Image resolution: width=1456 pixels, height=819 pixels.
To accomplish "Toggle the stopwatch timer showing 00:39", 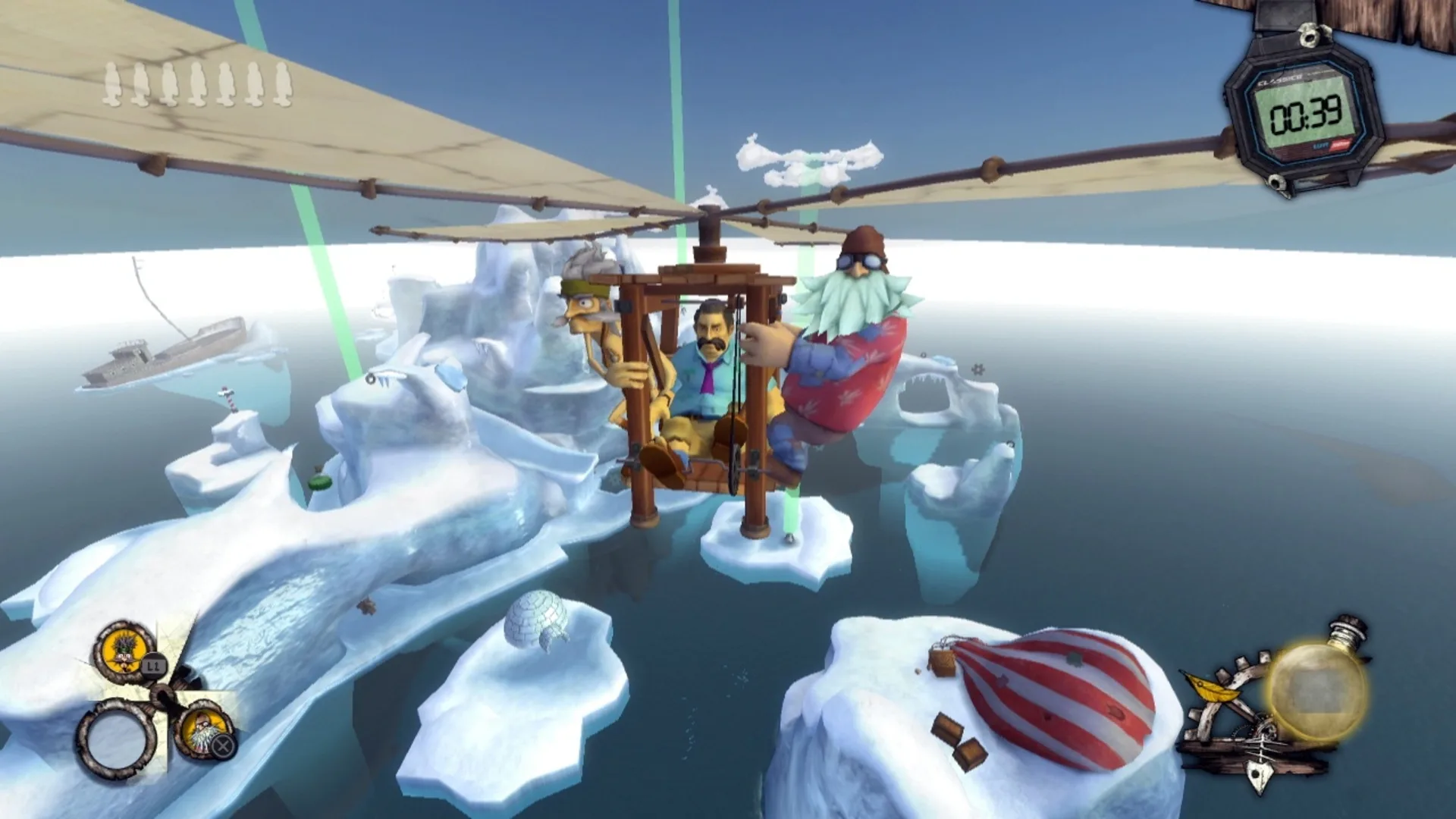I will [1306, 115].
